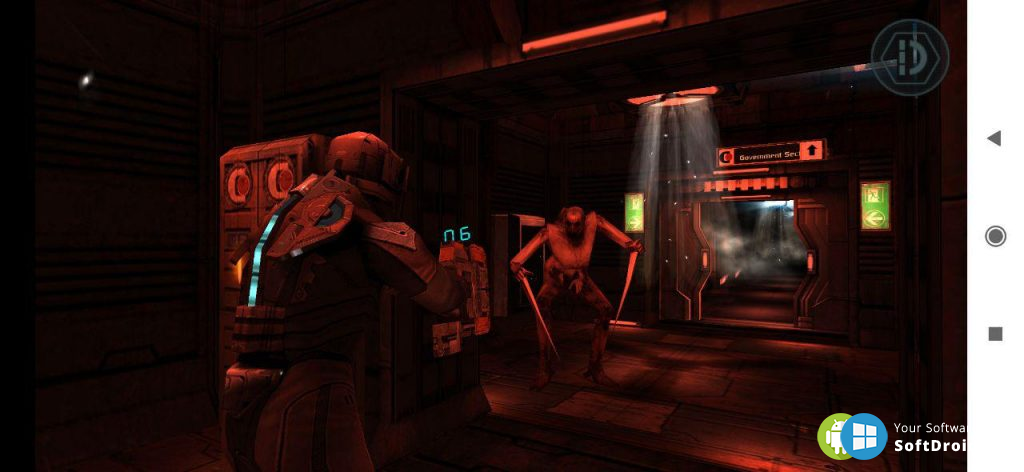Tap the Android back triangle button
Image resolution: width=1024 pixels, height=472 pixels.
click(994, 138)
